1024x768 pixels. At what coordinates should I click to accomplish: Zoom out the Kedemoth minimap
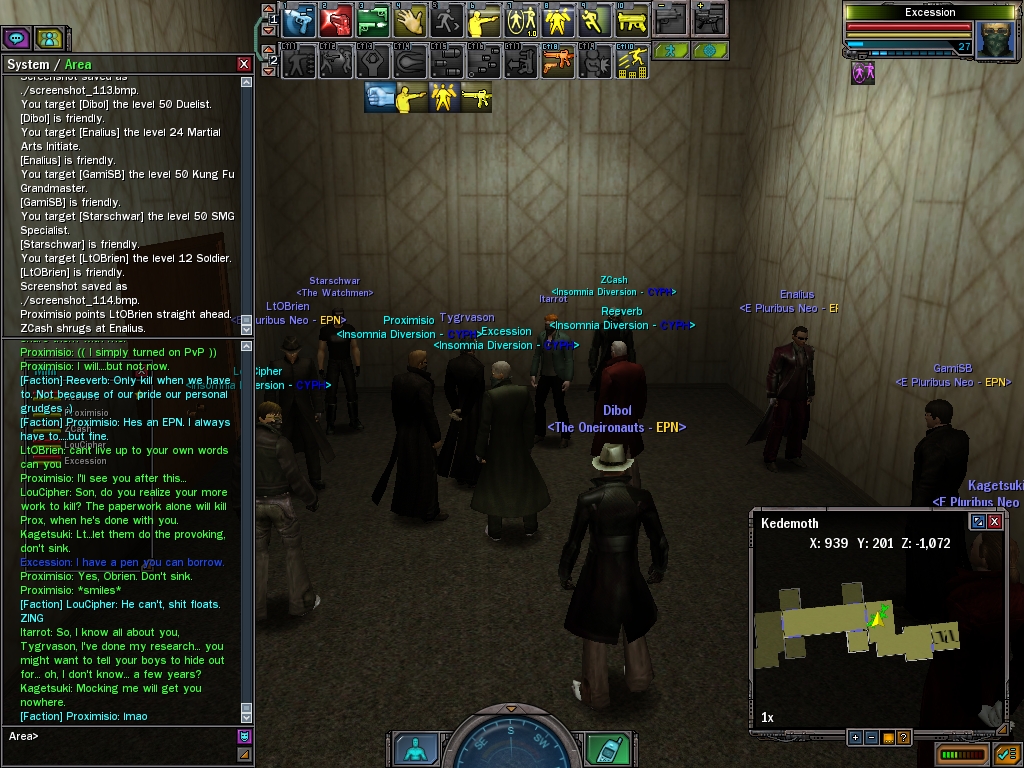pos(871,738)
